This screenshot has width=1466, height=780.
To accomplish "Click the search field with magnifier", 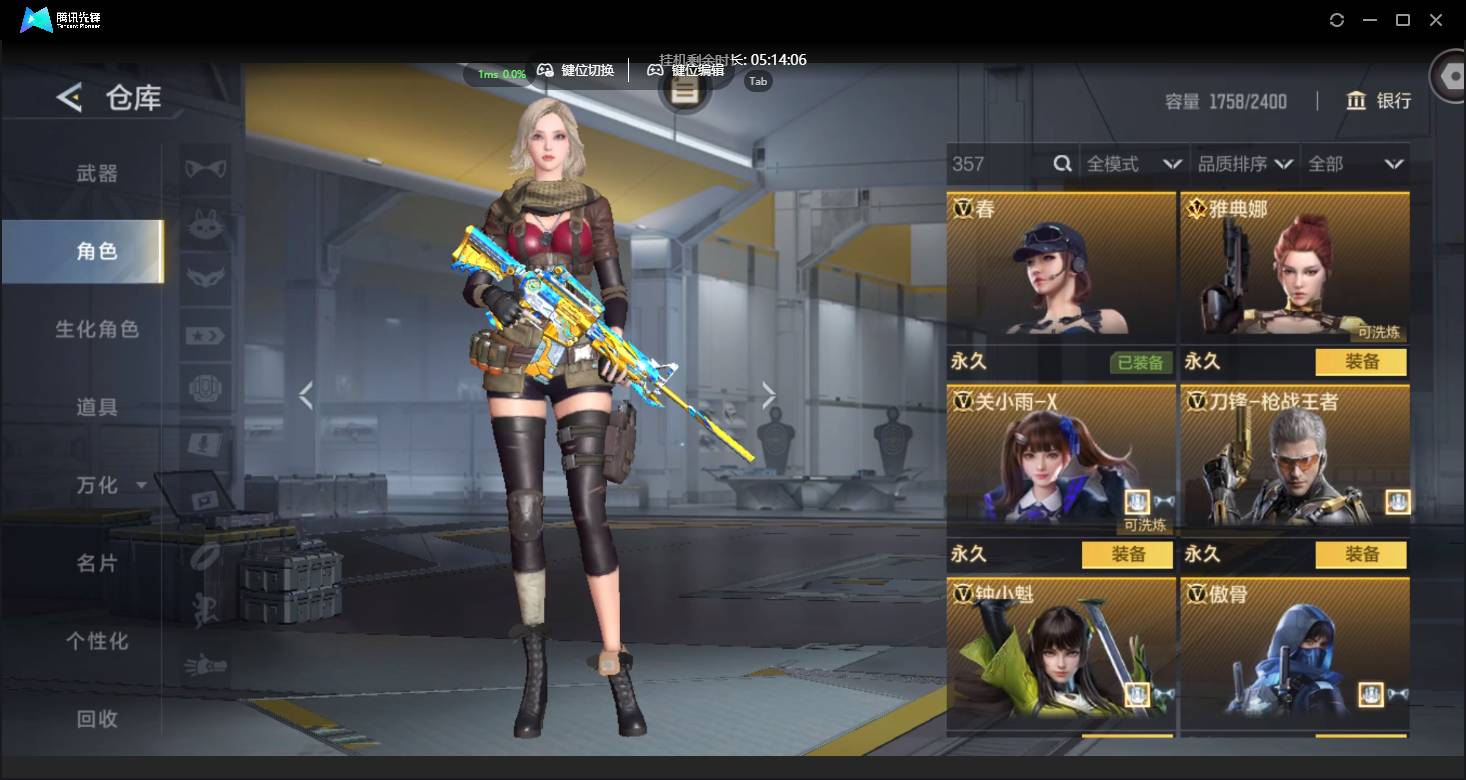I will click(x=1010, y=164).
